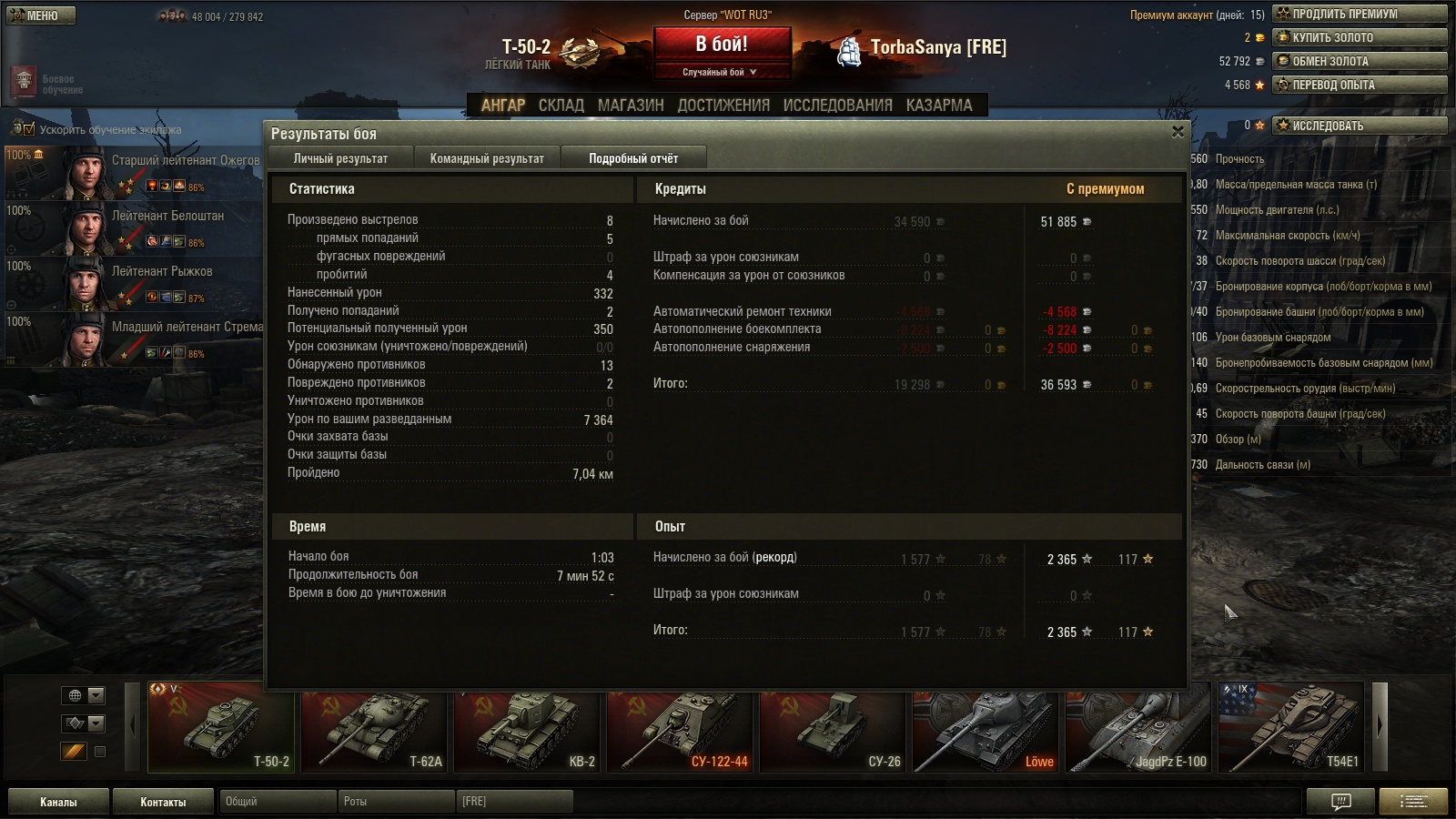Select the КВ-2 tank in the carousel

(x=527, y=728)
